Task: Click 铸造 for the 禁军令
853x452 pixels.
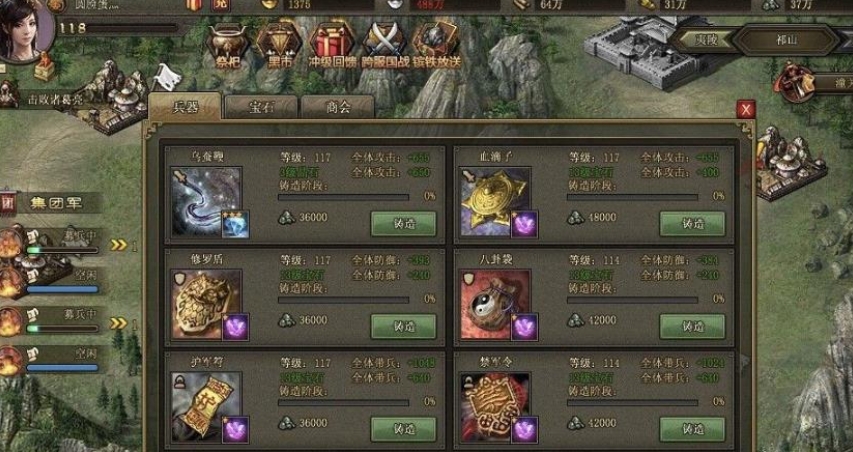Action: [x=692, y=428]
